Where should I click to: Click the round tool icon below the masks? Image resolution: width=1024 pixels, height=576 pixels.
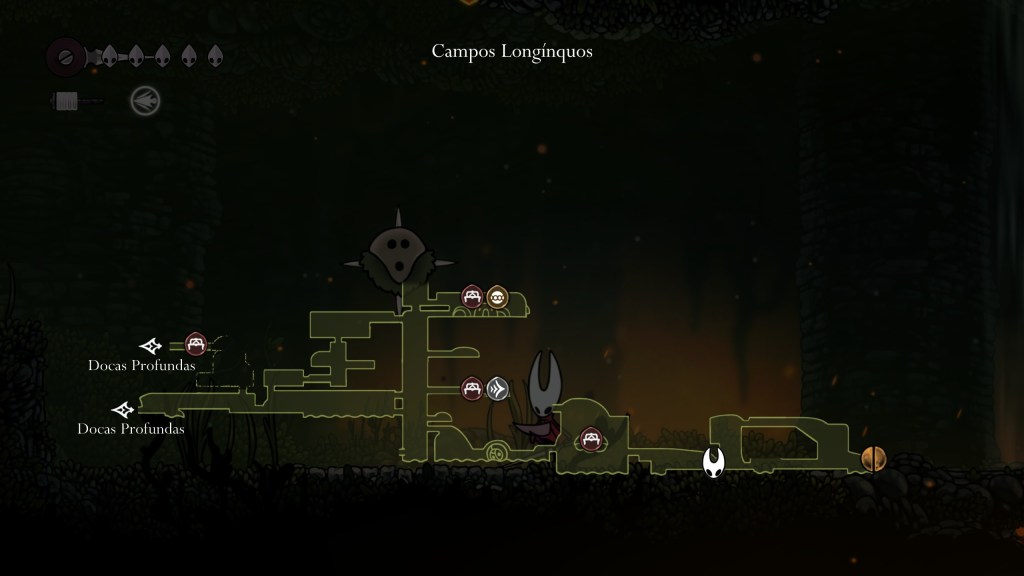(145, 100)
